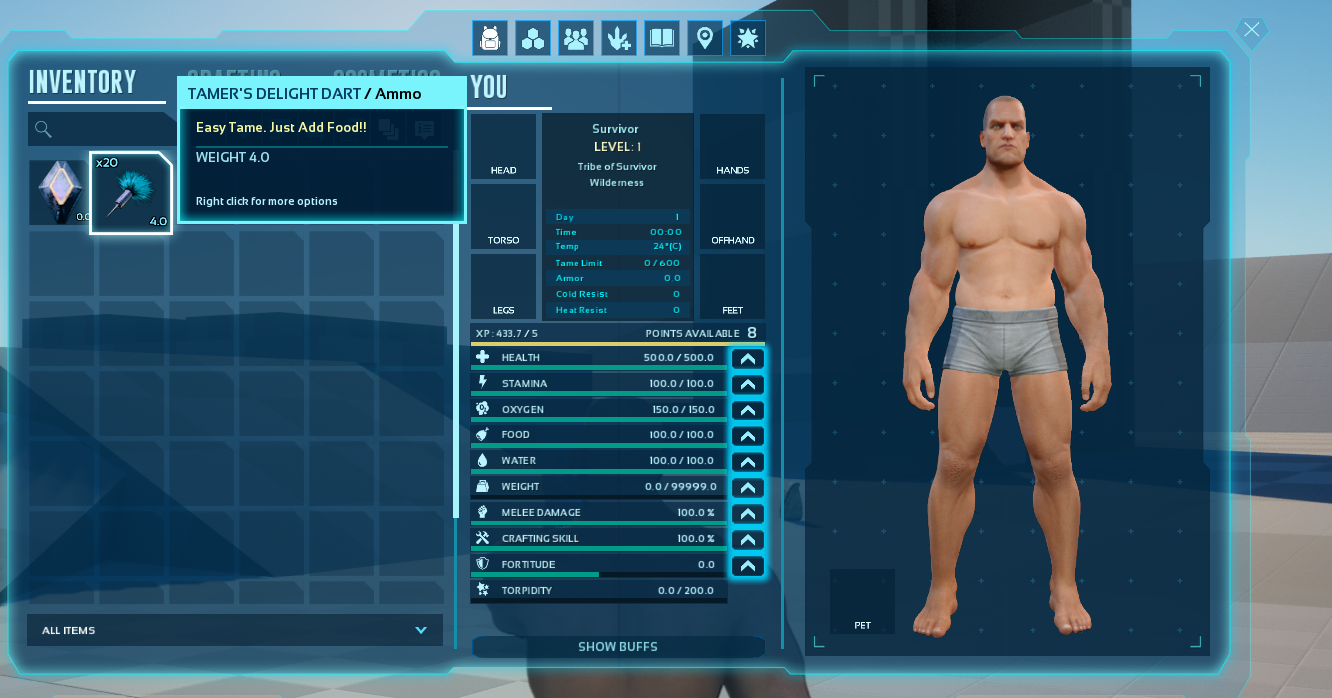Viewport: 1332px width, 698px height.
Task: Add a point to Health
Action: [748, 358]
